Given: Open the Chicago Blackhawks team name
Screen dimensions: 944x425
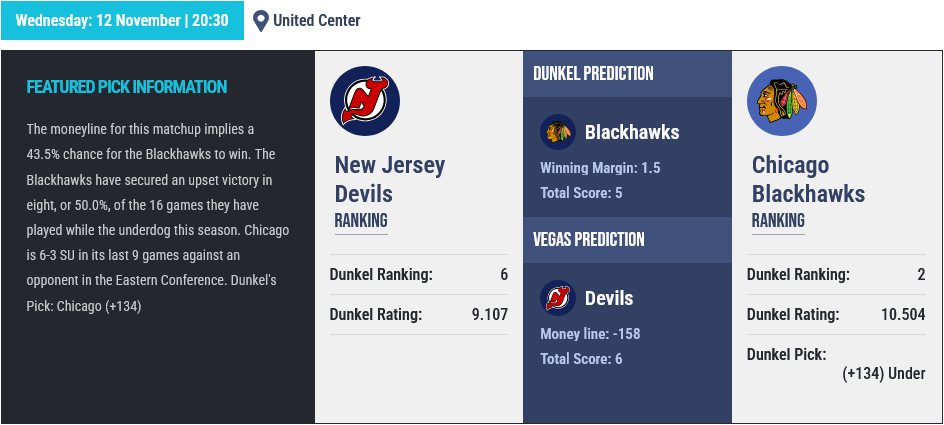Looking at the screenshot, I should tap(808, 179).
